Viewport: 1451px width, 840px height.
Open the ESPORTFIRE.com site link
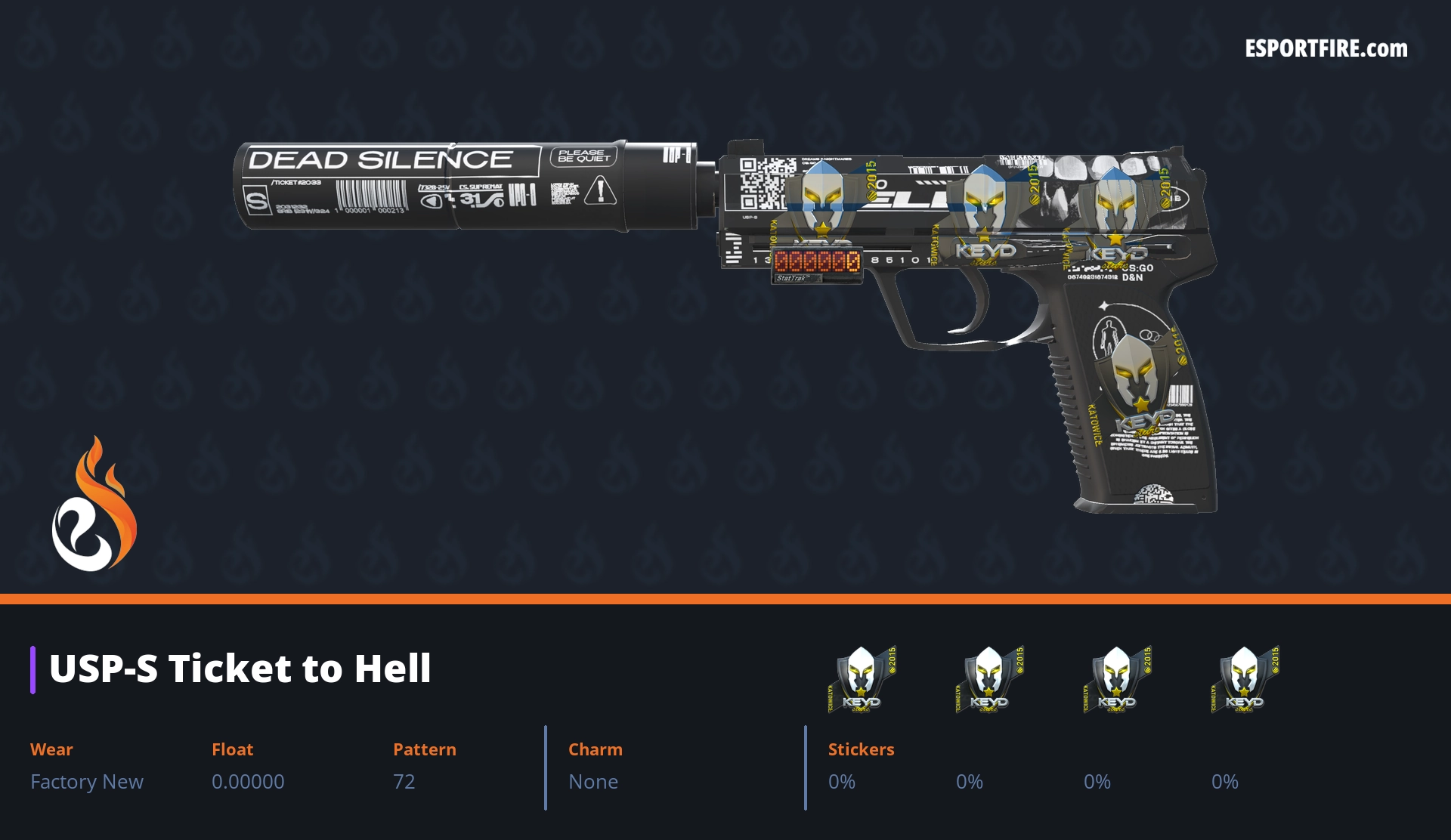pos(1326,49)
